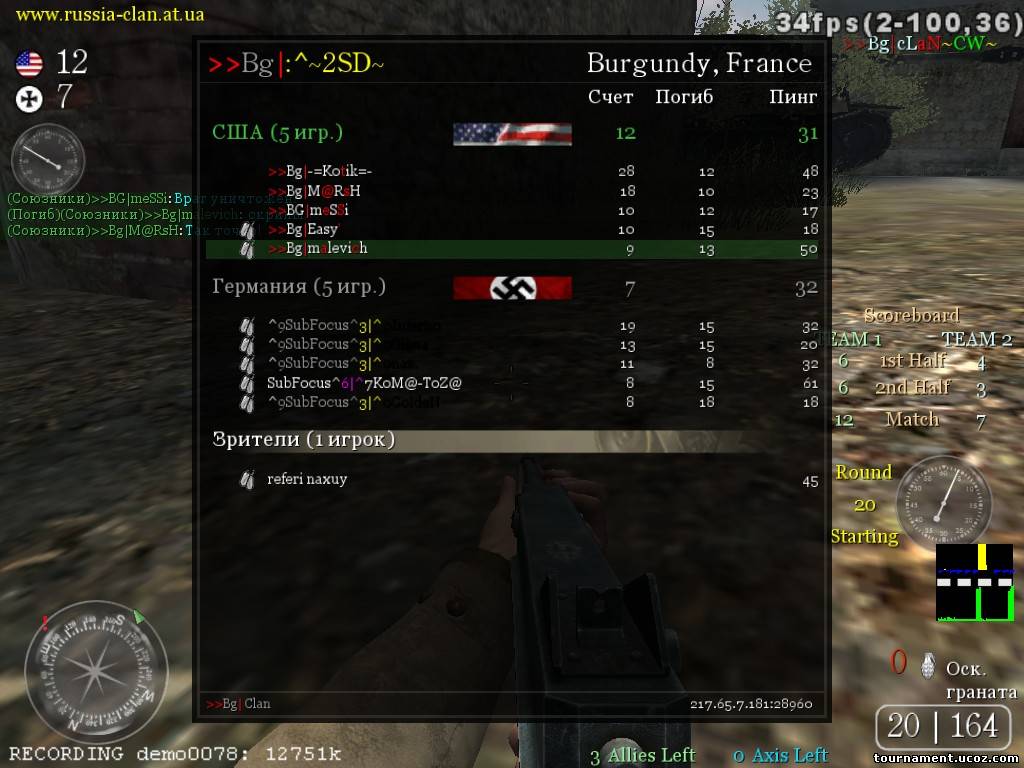Click the Iron Cross Axis team icon
This screenshot has height=768, width=1024.
[29, 98]
